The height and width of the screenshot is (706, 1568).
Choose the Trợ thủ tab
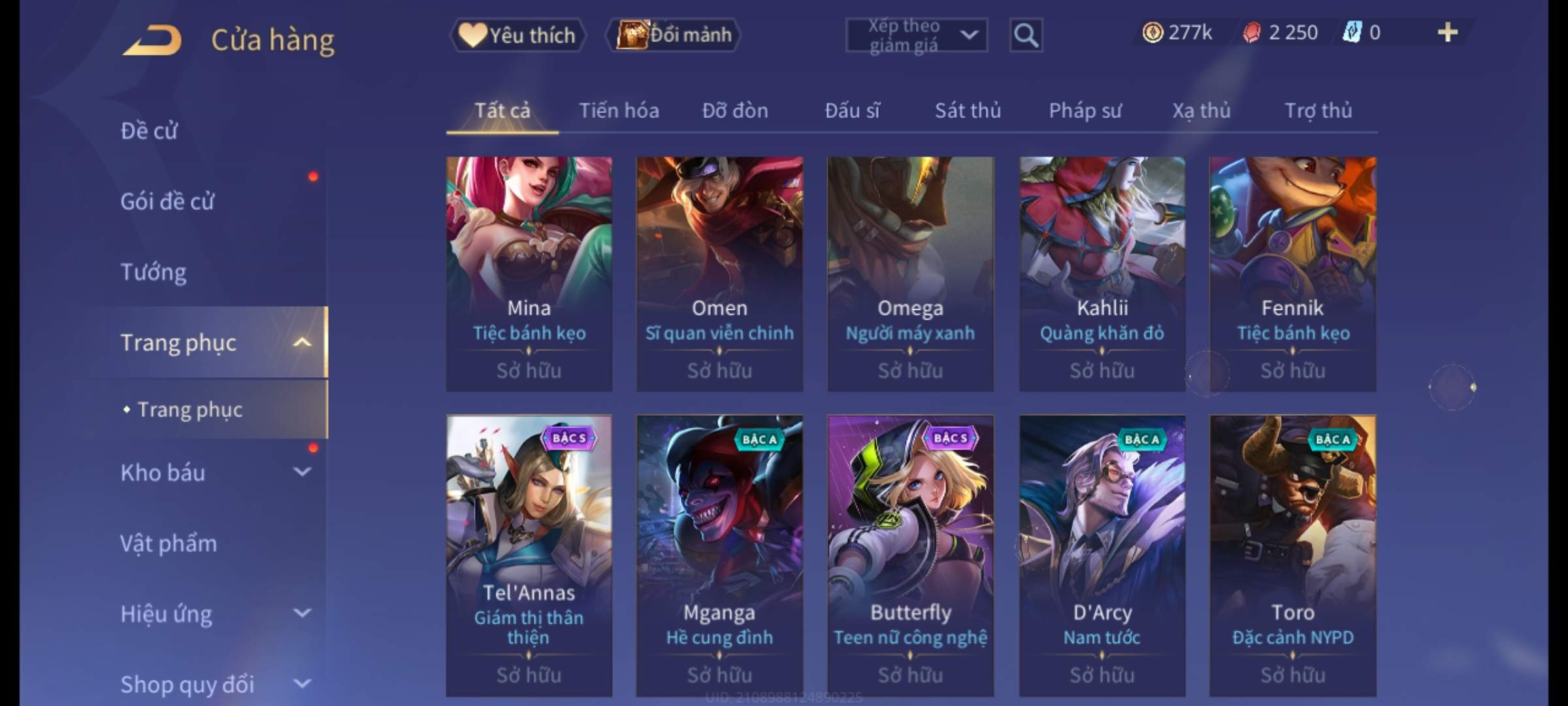point(1318,110)
